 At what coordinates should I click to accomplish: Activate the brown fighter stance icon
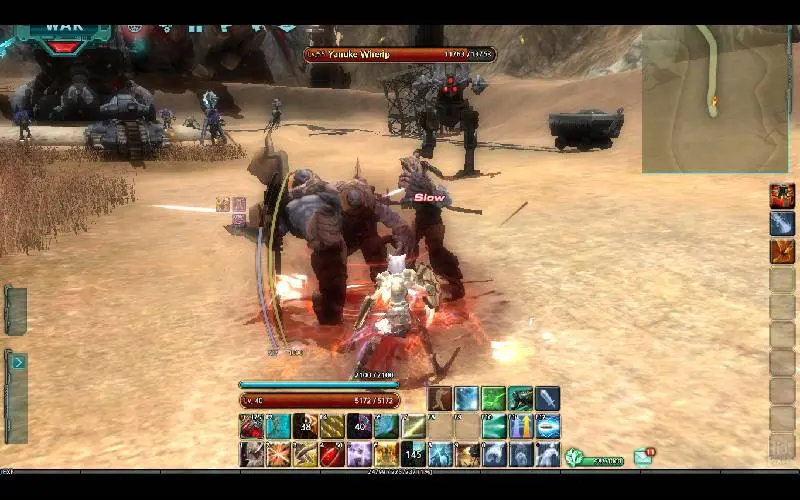440,399
